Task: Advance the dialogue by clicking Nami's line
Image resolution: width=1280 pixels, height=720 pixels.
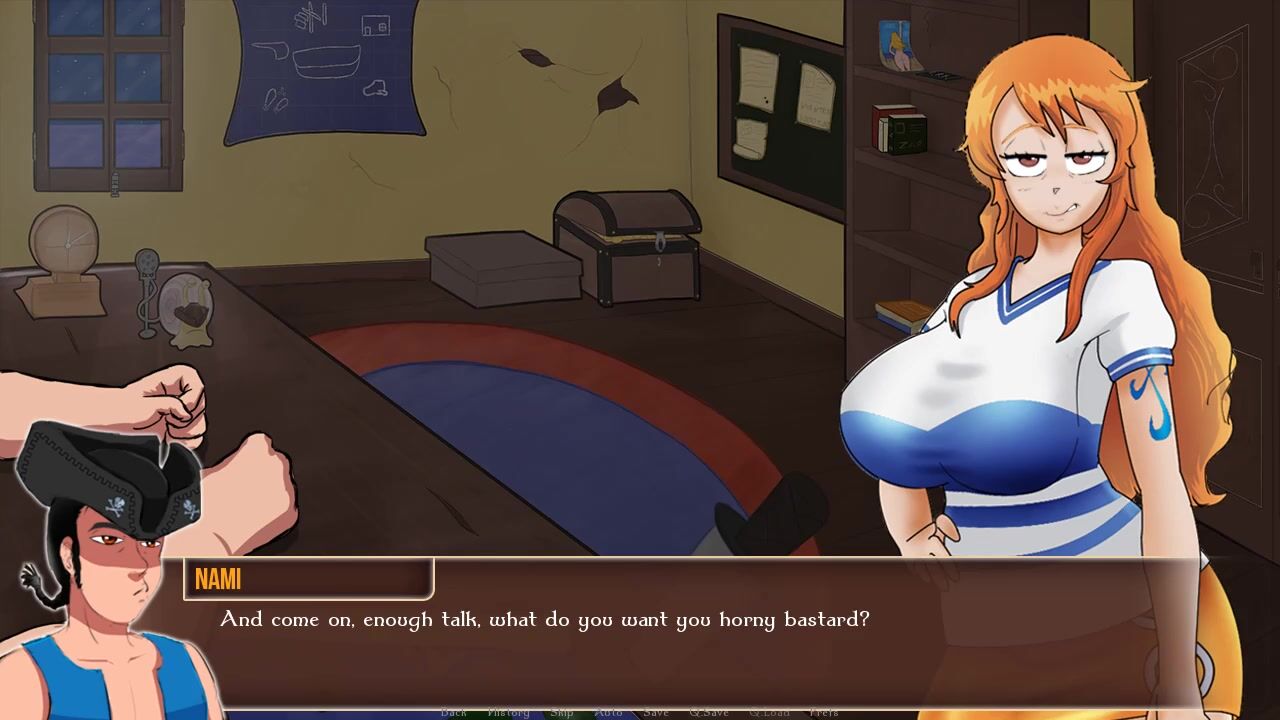Action: 545,620
